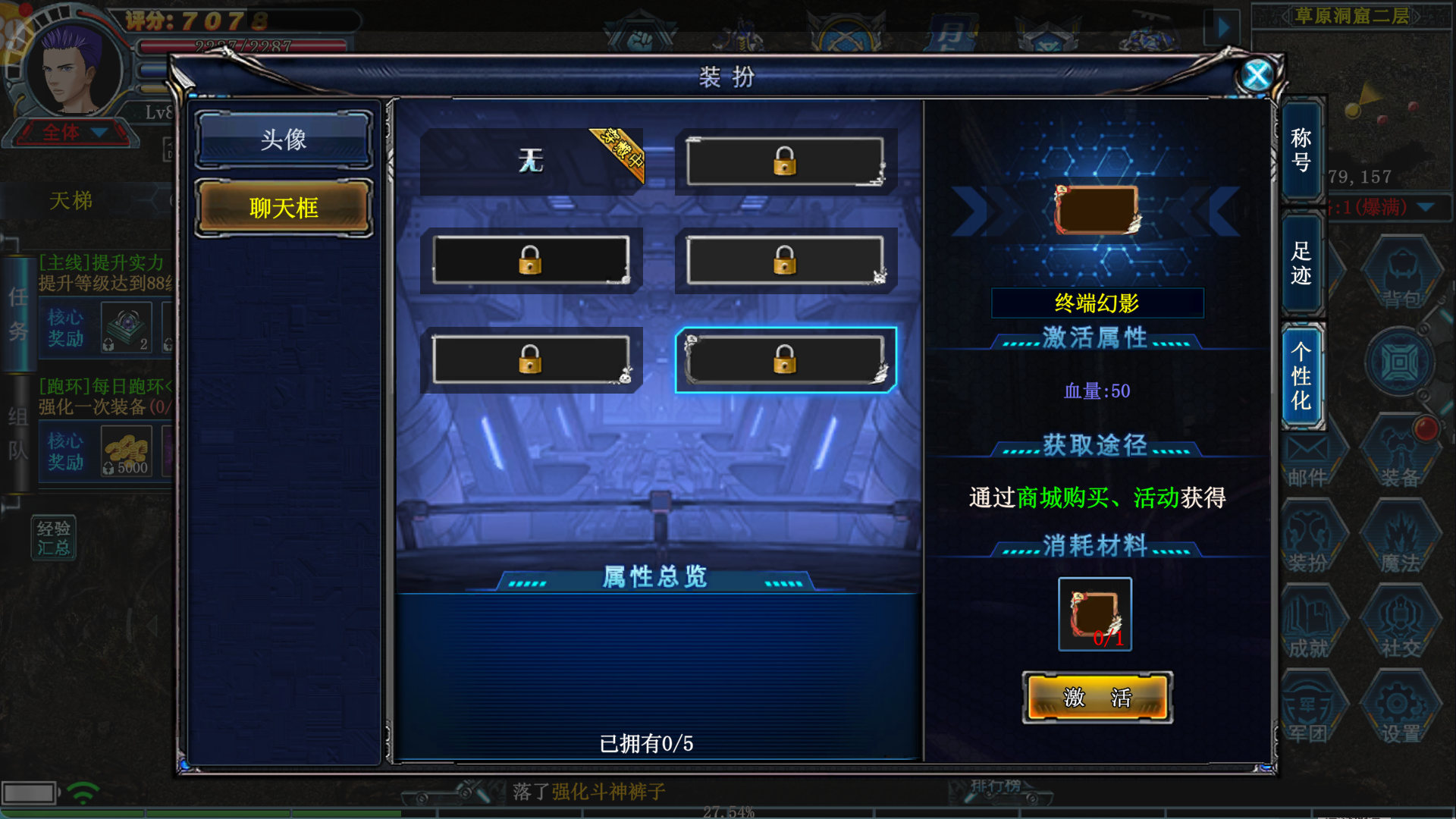
Task: Select the highlighted locked chat frame
Action: [786, 359]
